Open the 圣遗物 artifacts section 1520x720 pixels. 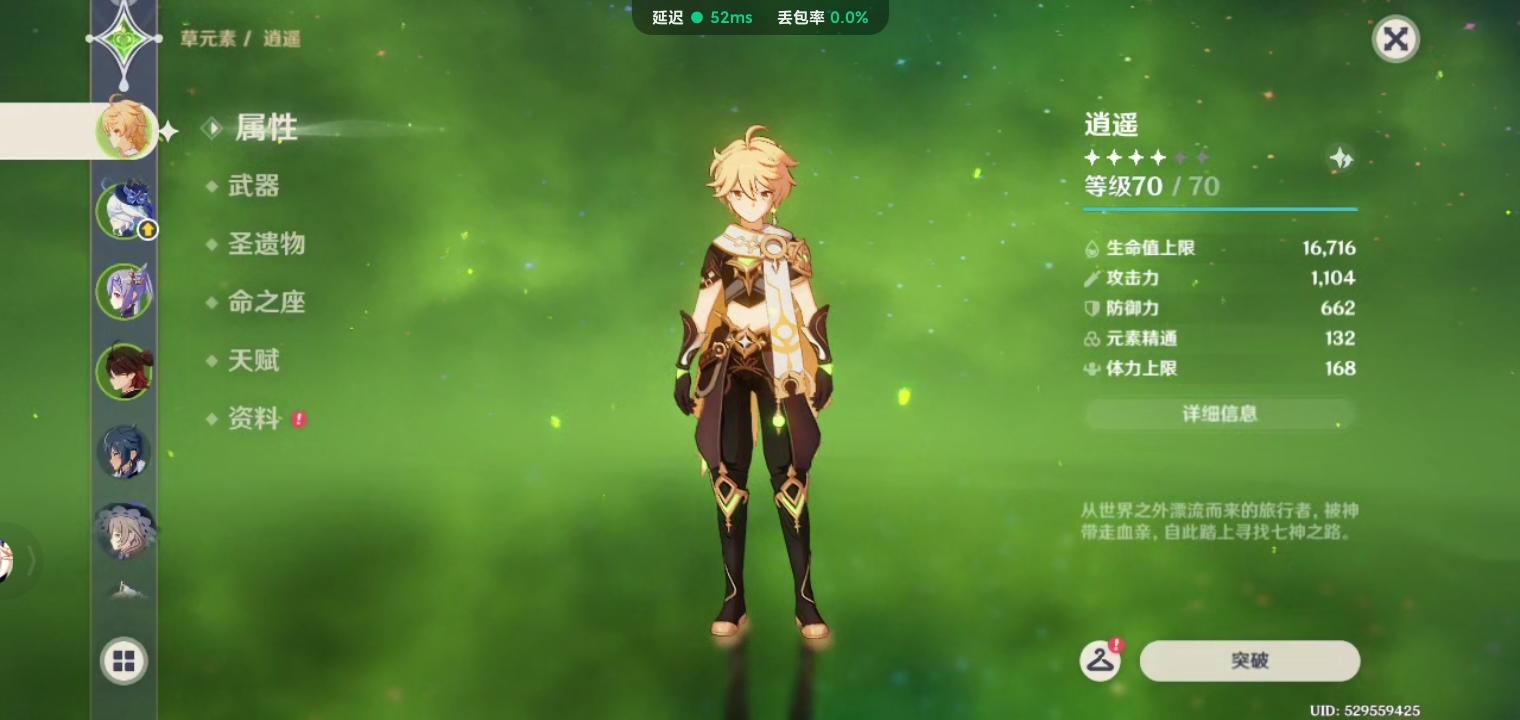pyautogui.click(x=266, y=244)
